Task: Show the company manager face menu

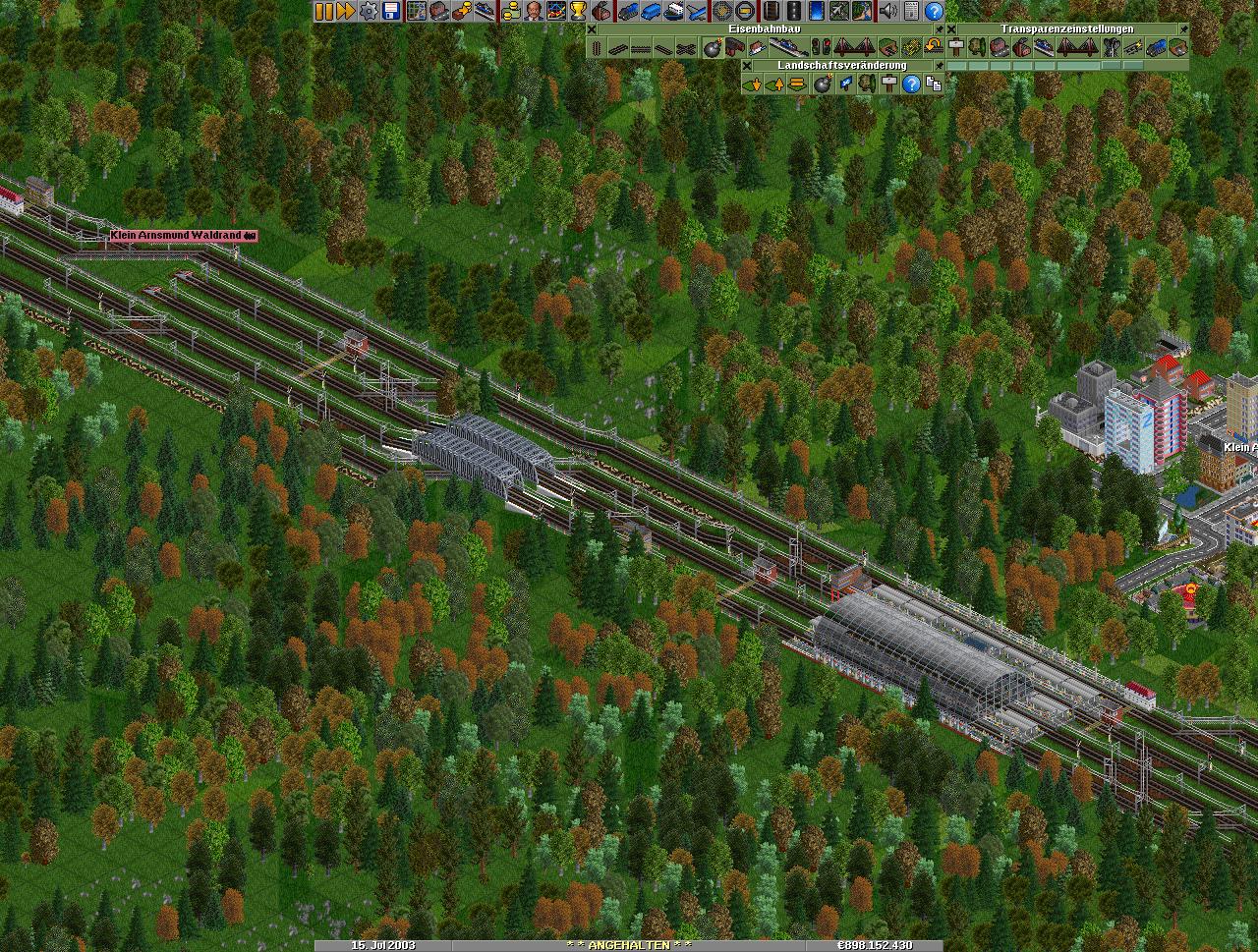Action: point(533,11)
